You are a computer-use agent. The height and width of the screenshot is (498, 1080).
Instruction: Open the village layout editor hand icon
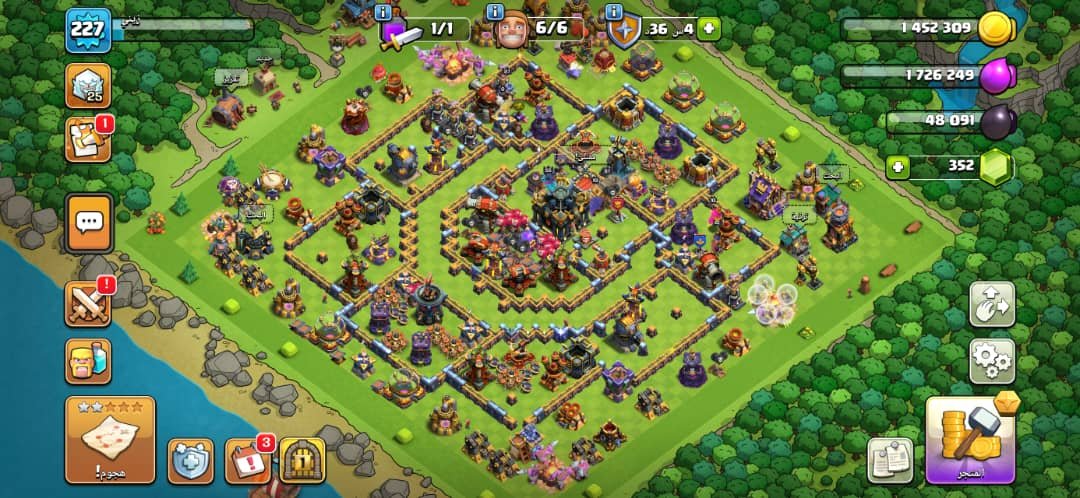tap(992, 304)
